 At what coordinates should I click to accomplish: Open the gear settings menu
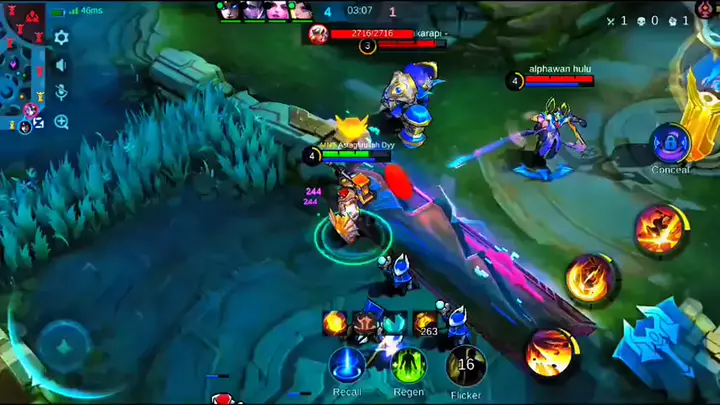click(x=61, y=38)
